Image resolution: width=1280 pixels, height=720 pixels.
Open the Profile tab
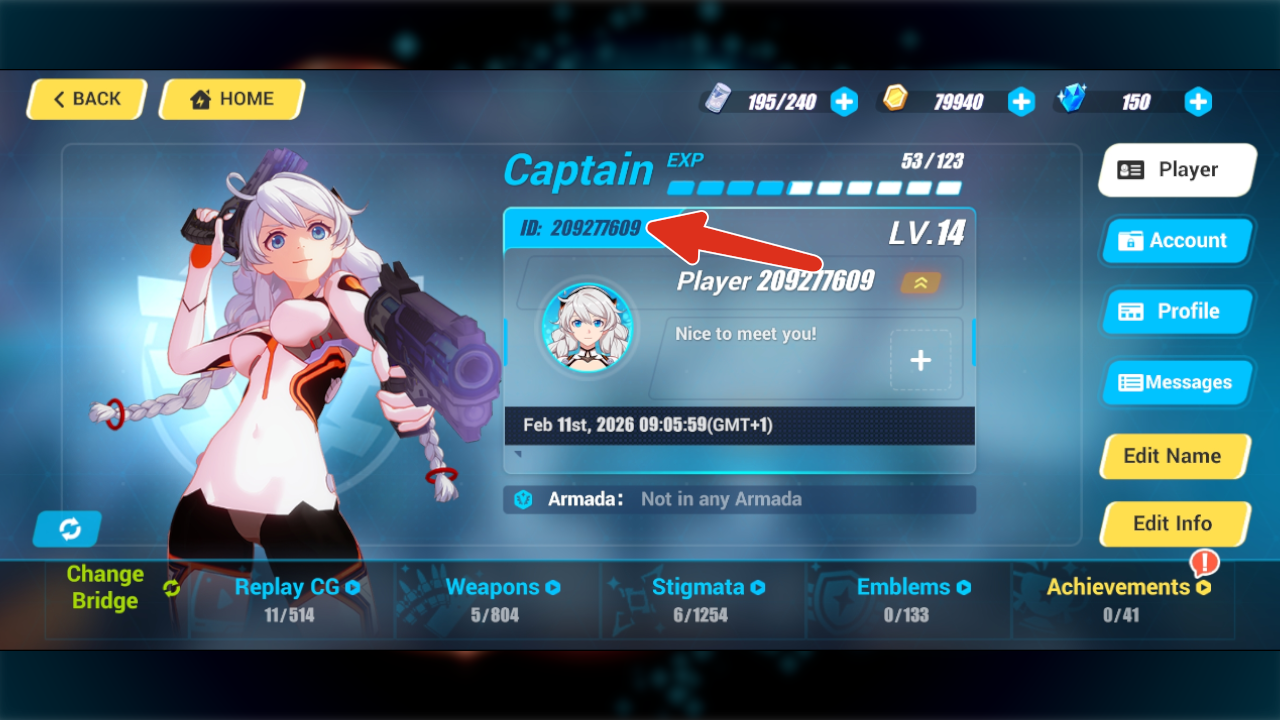click(1176, 311)
